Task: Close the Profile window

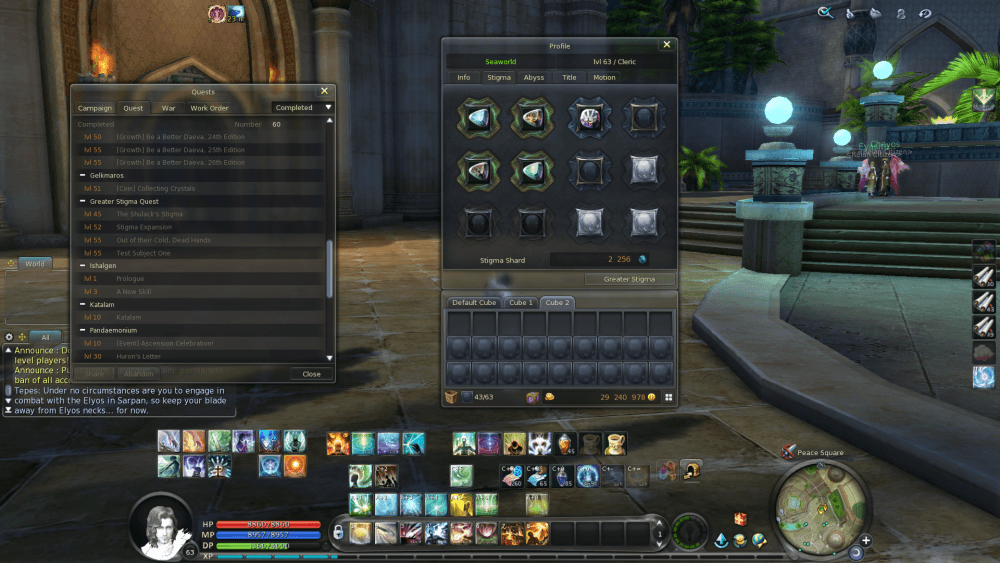Action: tap(667, 45)
